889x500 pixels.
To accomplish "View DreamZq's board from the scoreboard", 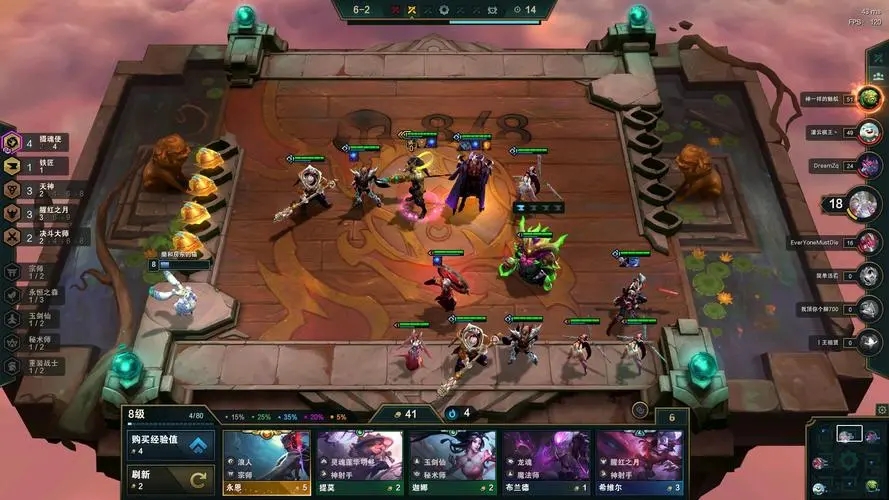I will (866, 166).
